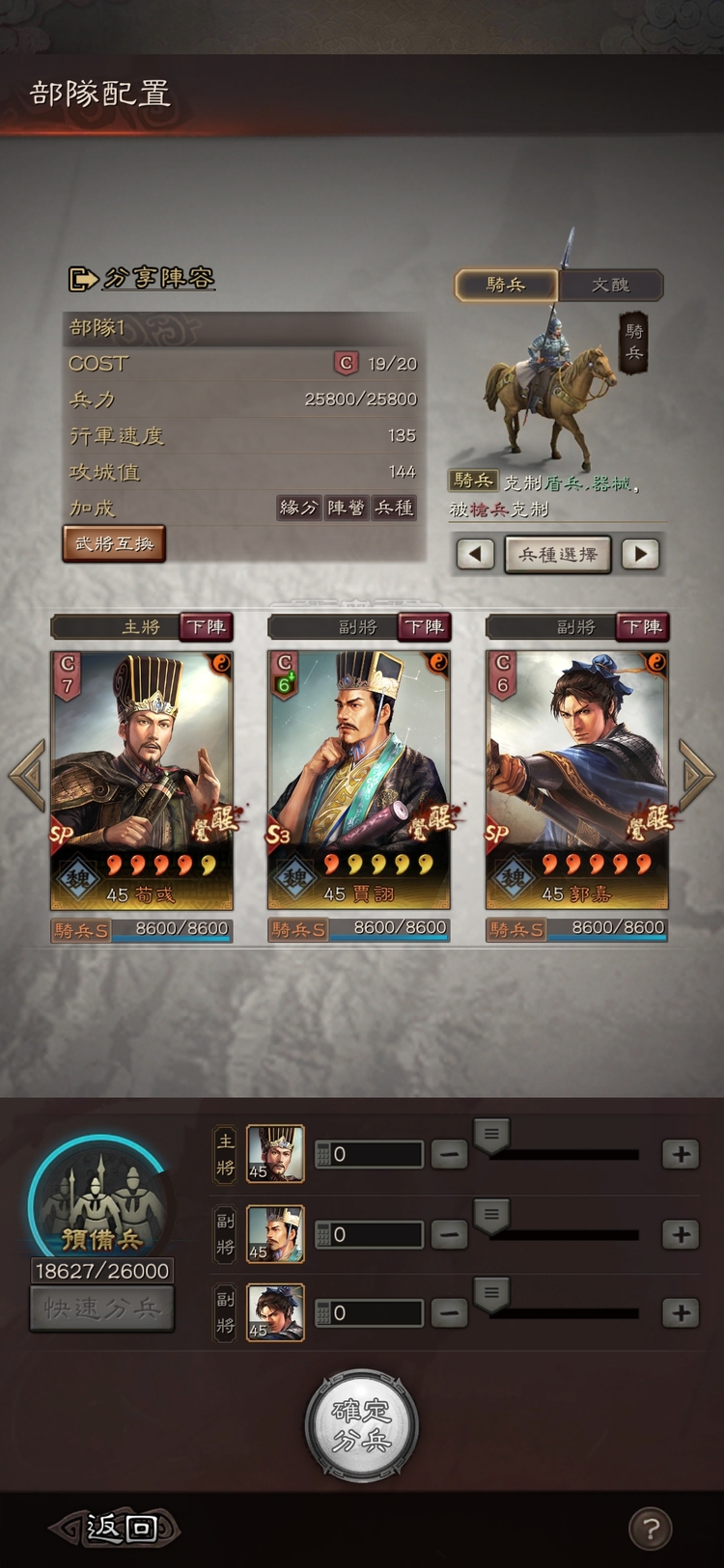Select next troop type with right arrow

click(x=640, y=555)
